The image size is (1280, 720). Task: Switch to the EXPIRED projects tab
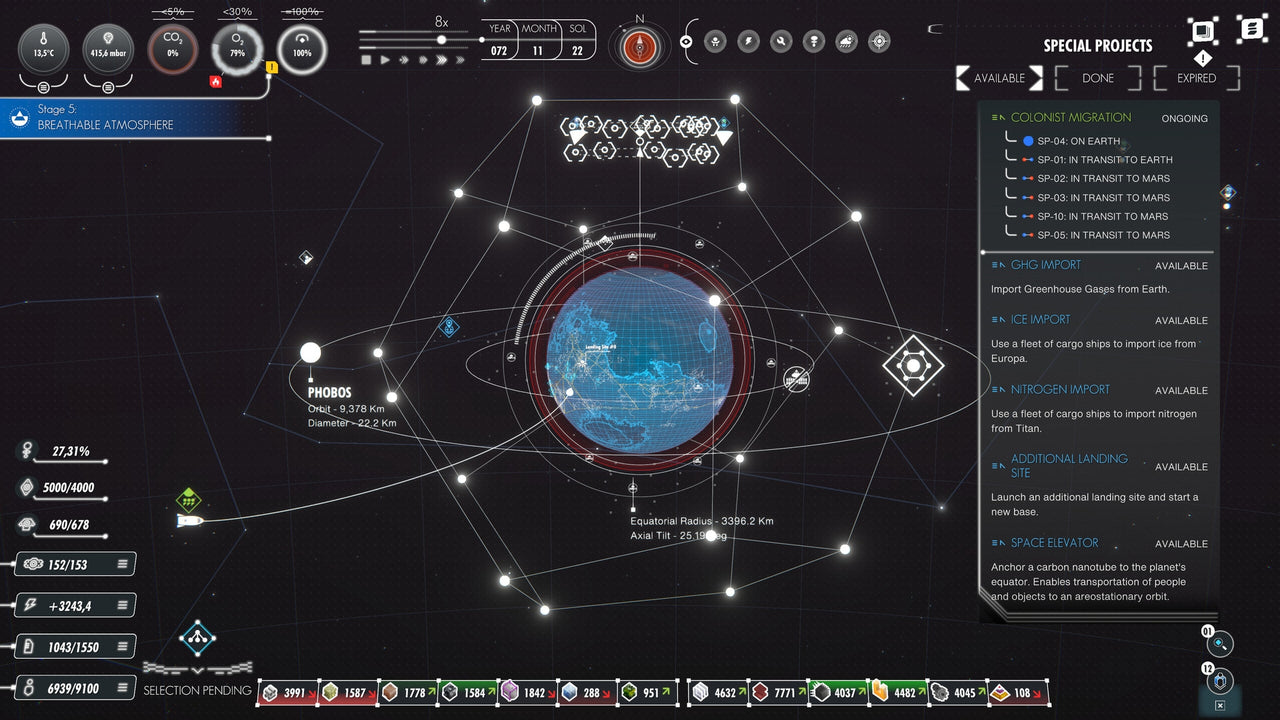click(1196, 78)
